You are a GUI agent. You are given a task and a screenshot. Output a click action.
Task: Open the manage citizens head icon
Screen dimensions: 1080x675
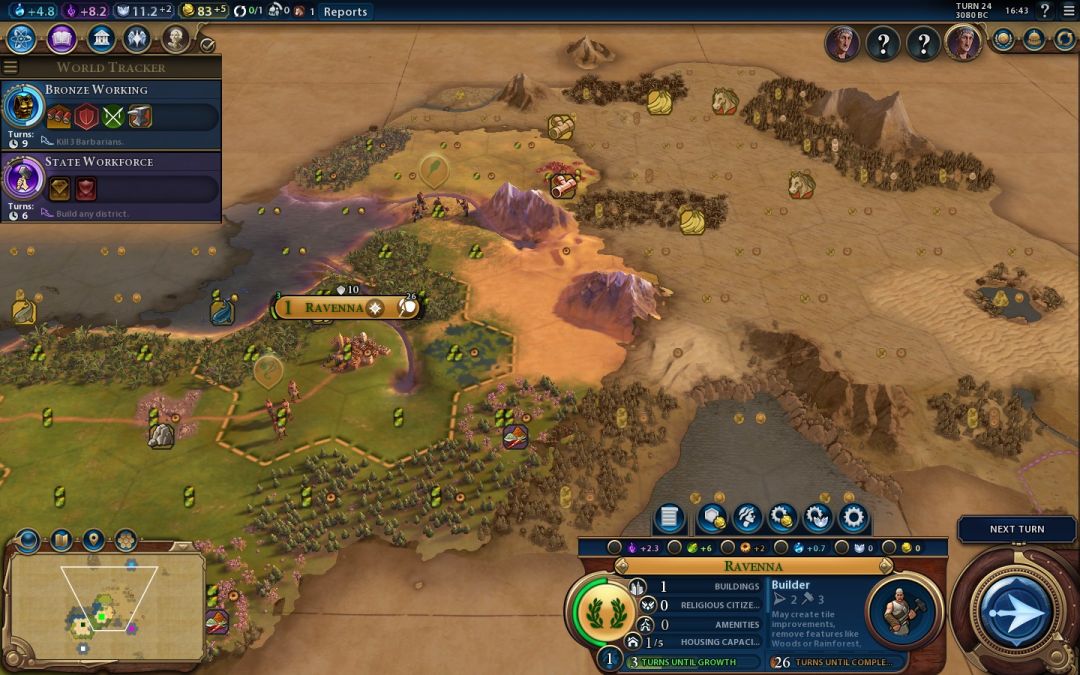point(747,518)
